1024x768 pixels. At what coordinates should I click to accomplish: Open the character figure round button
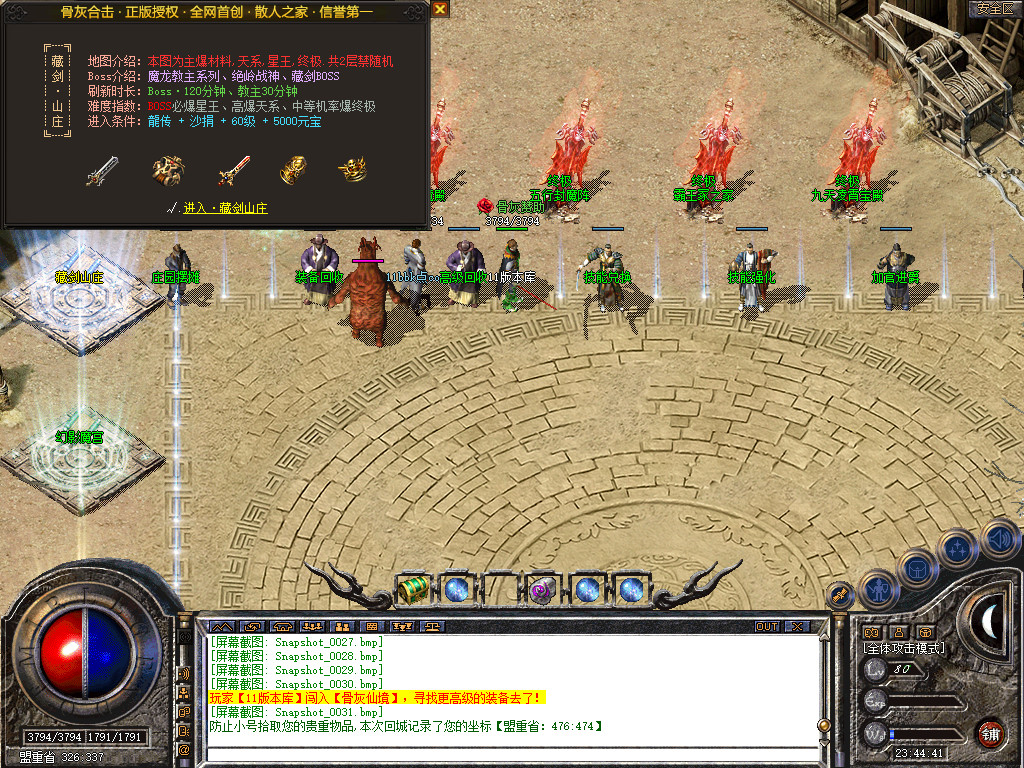[879, 589]
